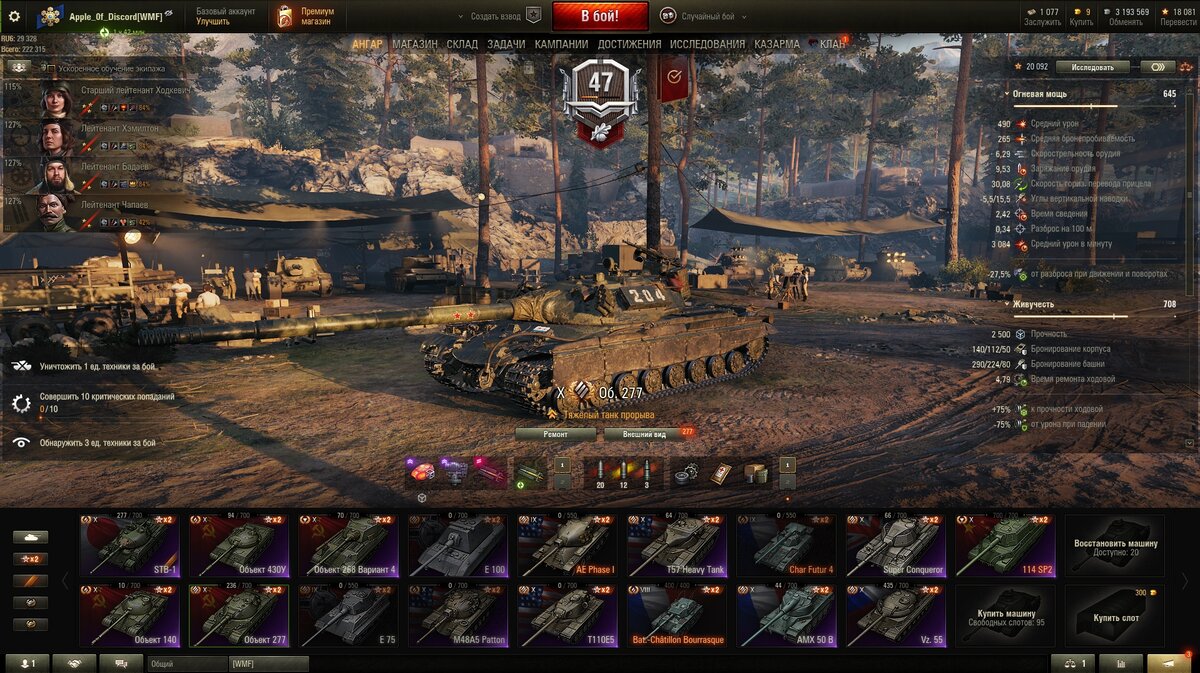The image size is (1200, 673).
Task: Open the МАГАЗИН tab
Action: click(415, 45)
